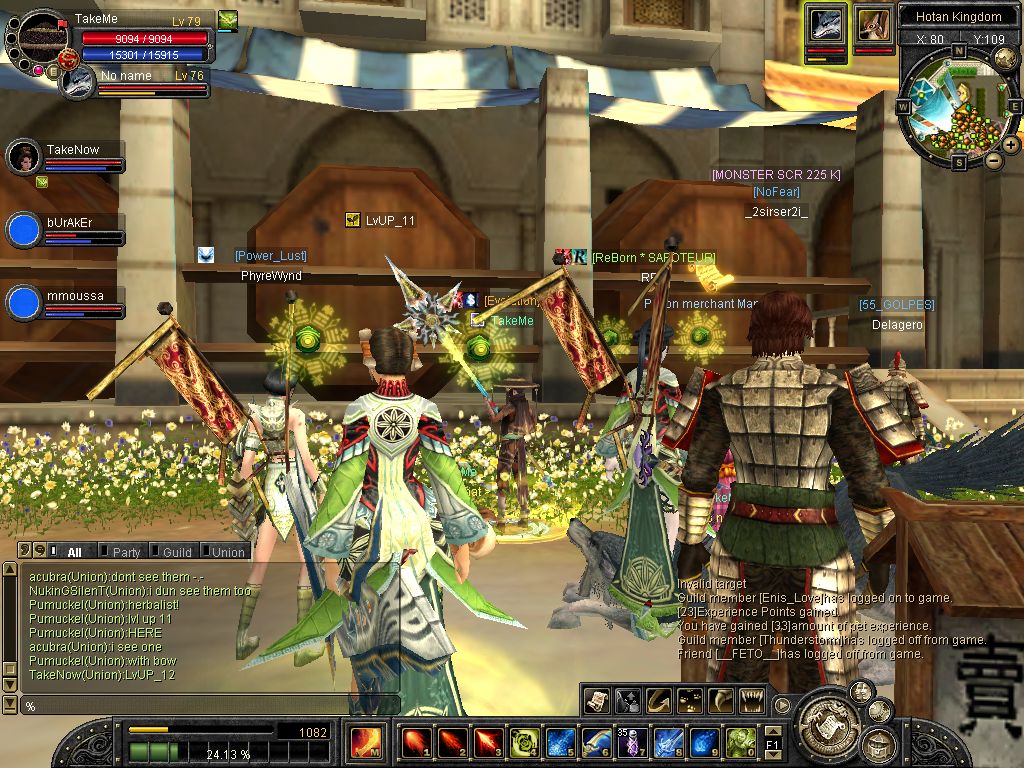Select the squirrel pet portrait
Viewport: 1024px width, 768px height.
[874, 24]
